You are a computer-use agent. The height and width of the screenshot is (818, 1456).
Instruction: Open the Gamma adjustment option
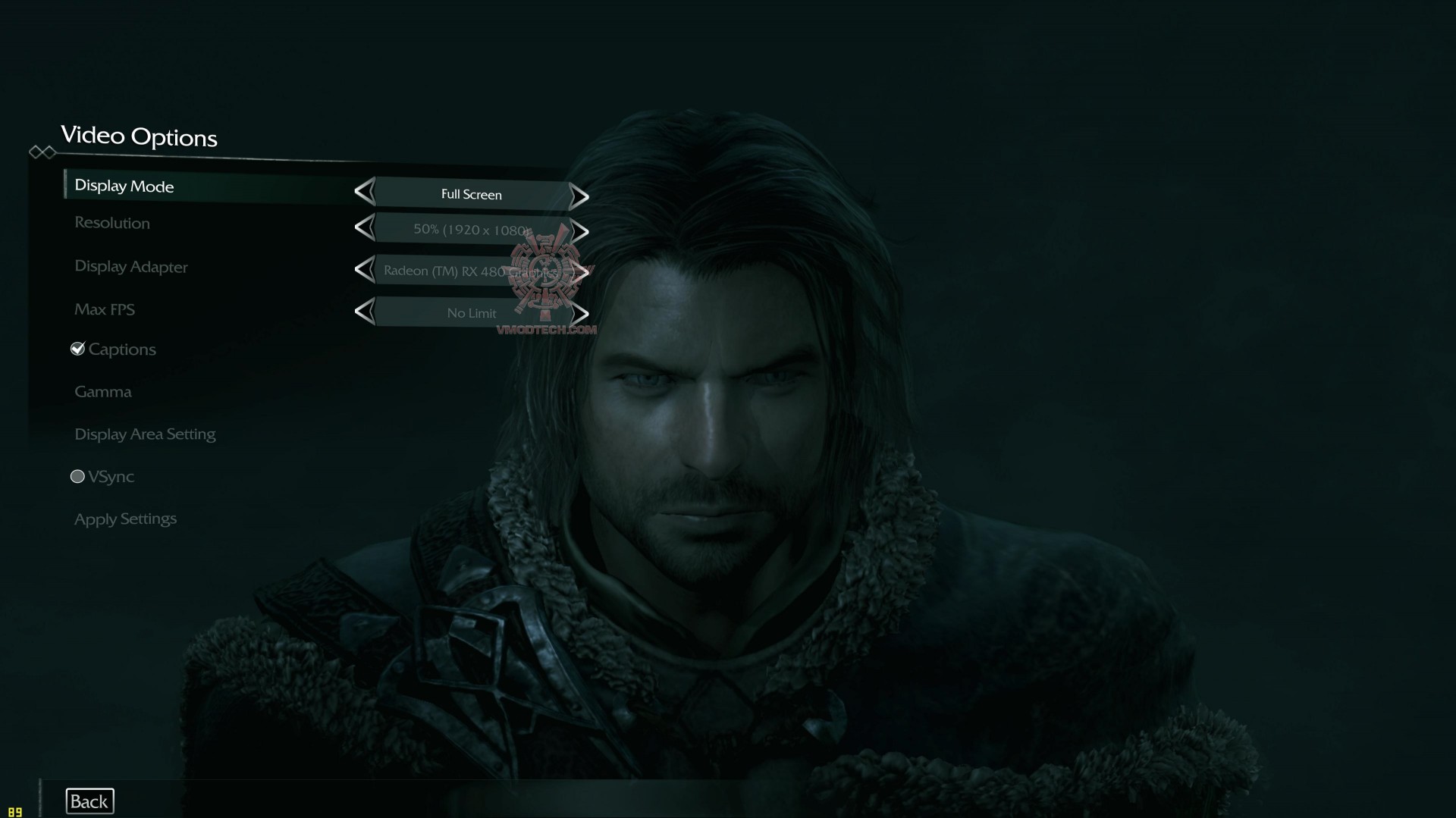pos(103,391)
